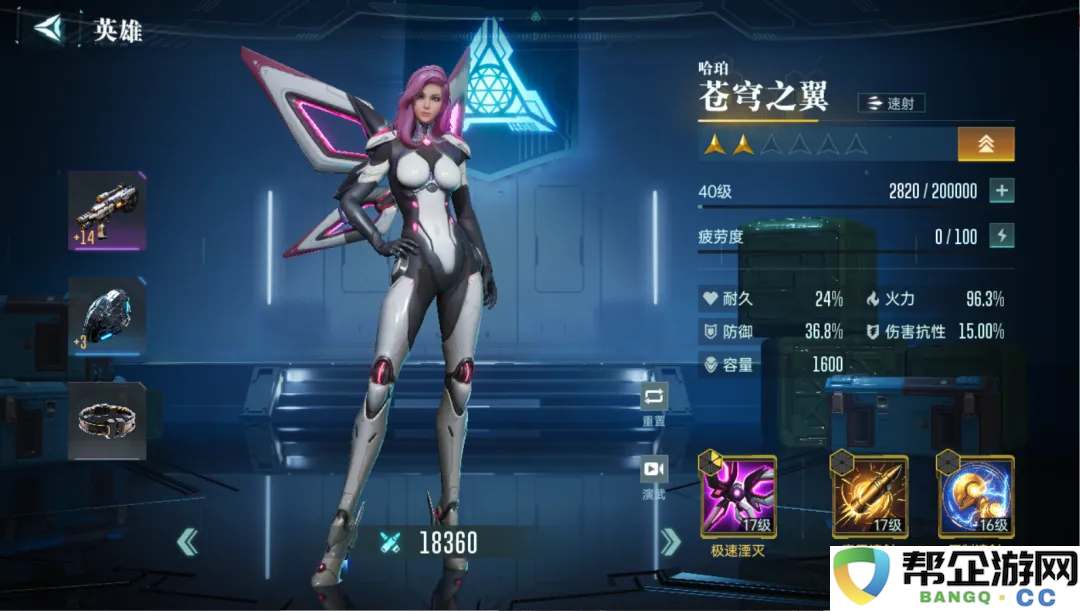
Task: Restore fatigue with the lightning button
Action: 1001,236
